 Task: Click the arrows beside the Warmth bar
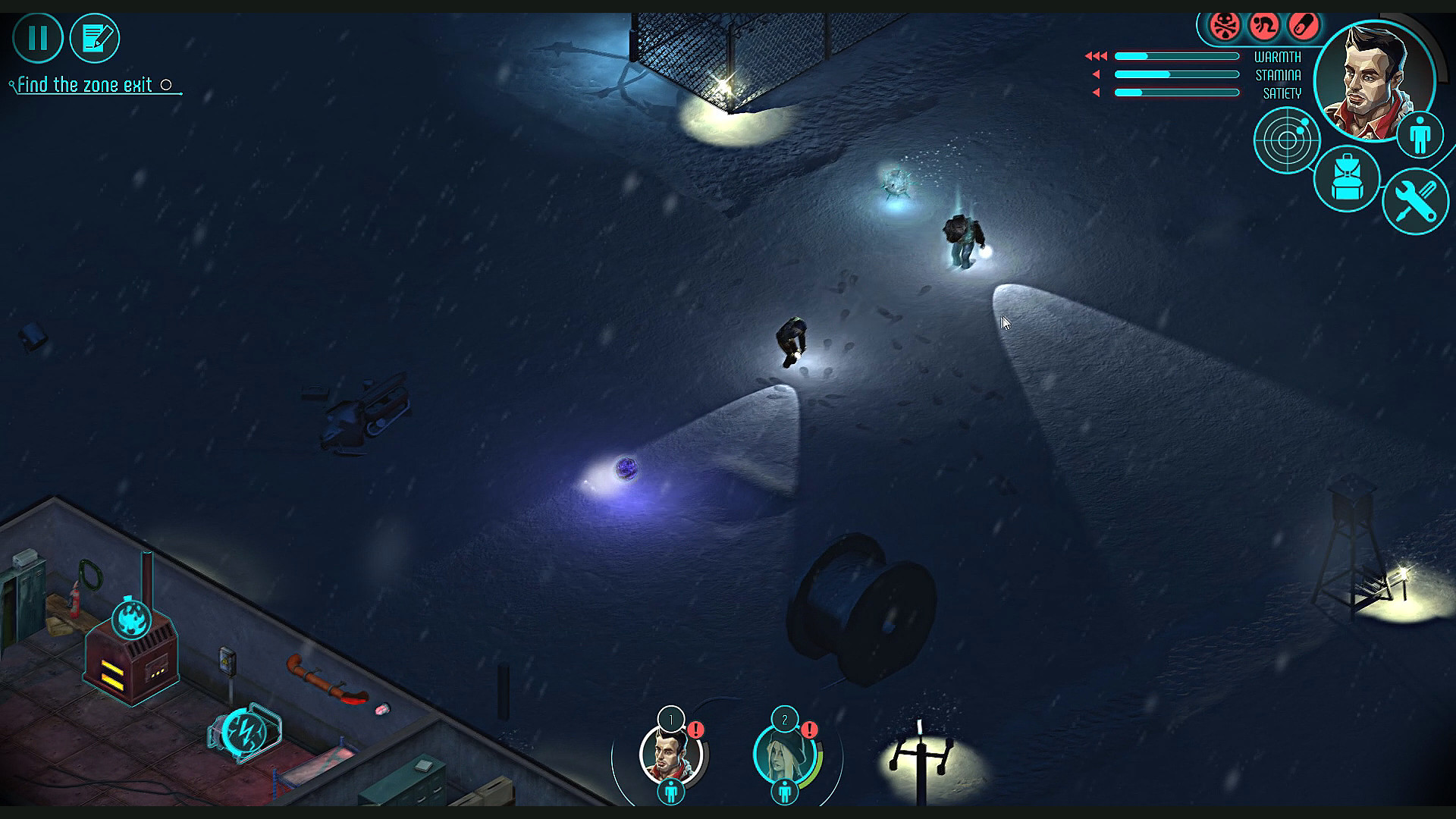click(1095, 55)
